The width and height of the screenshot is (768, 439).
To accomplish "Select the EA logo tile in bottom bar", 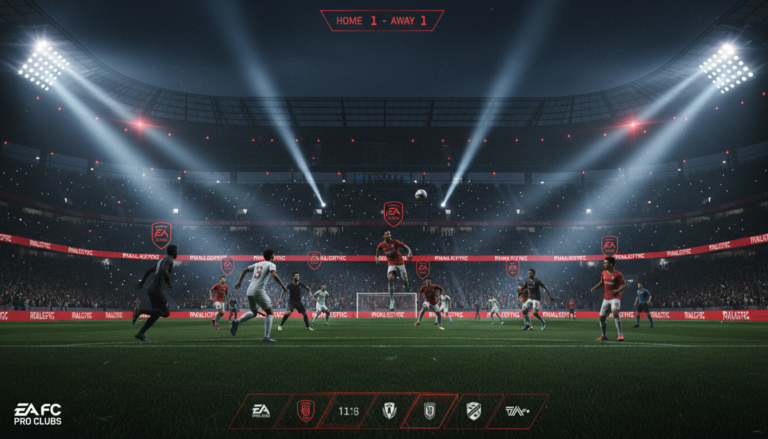I will click(261, 411).
